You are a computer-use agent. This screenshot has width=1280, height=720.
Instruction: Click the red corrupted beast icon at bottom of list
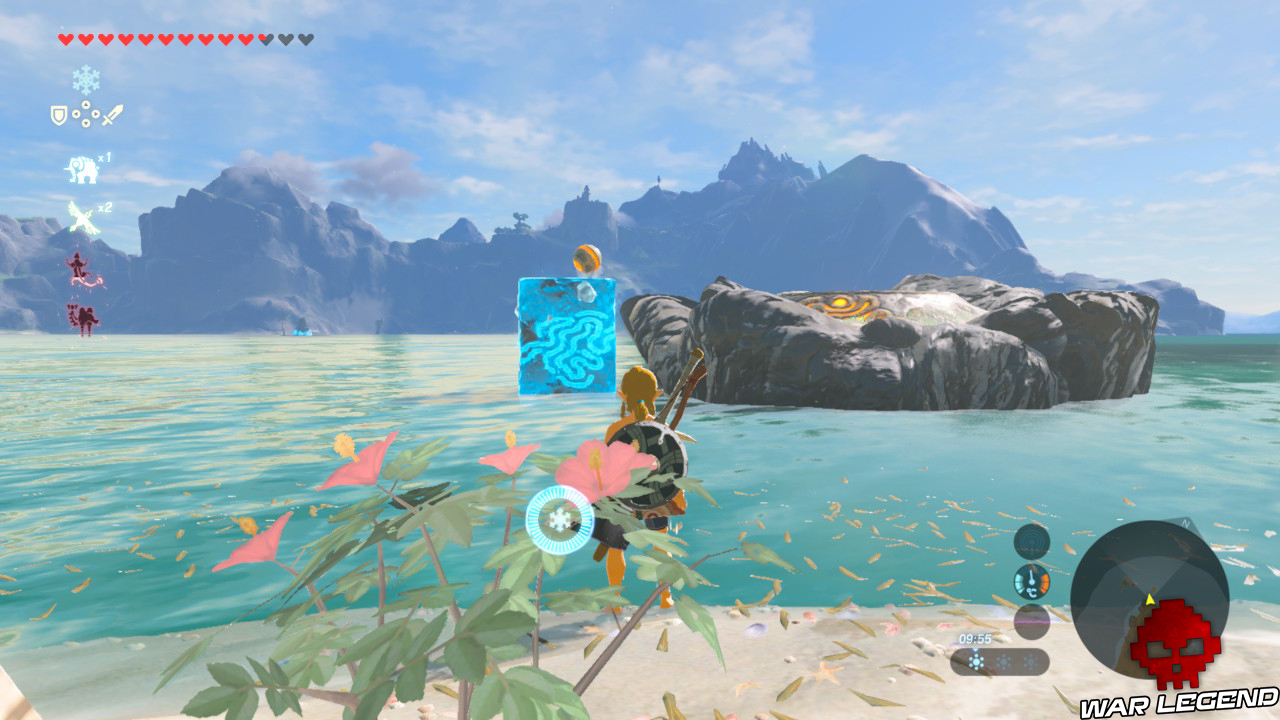82,318
